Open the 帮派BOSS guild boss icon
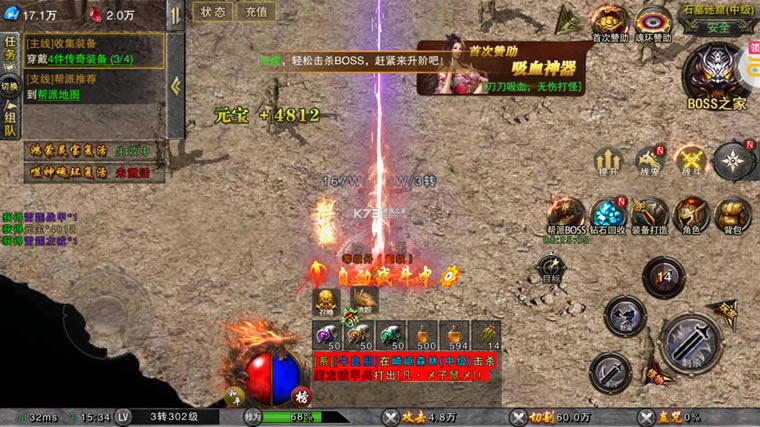The height and width of the screenshot is (427, 760). tap(567, 214)
